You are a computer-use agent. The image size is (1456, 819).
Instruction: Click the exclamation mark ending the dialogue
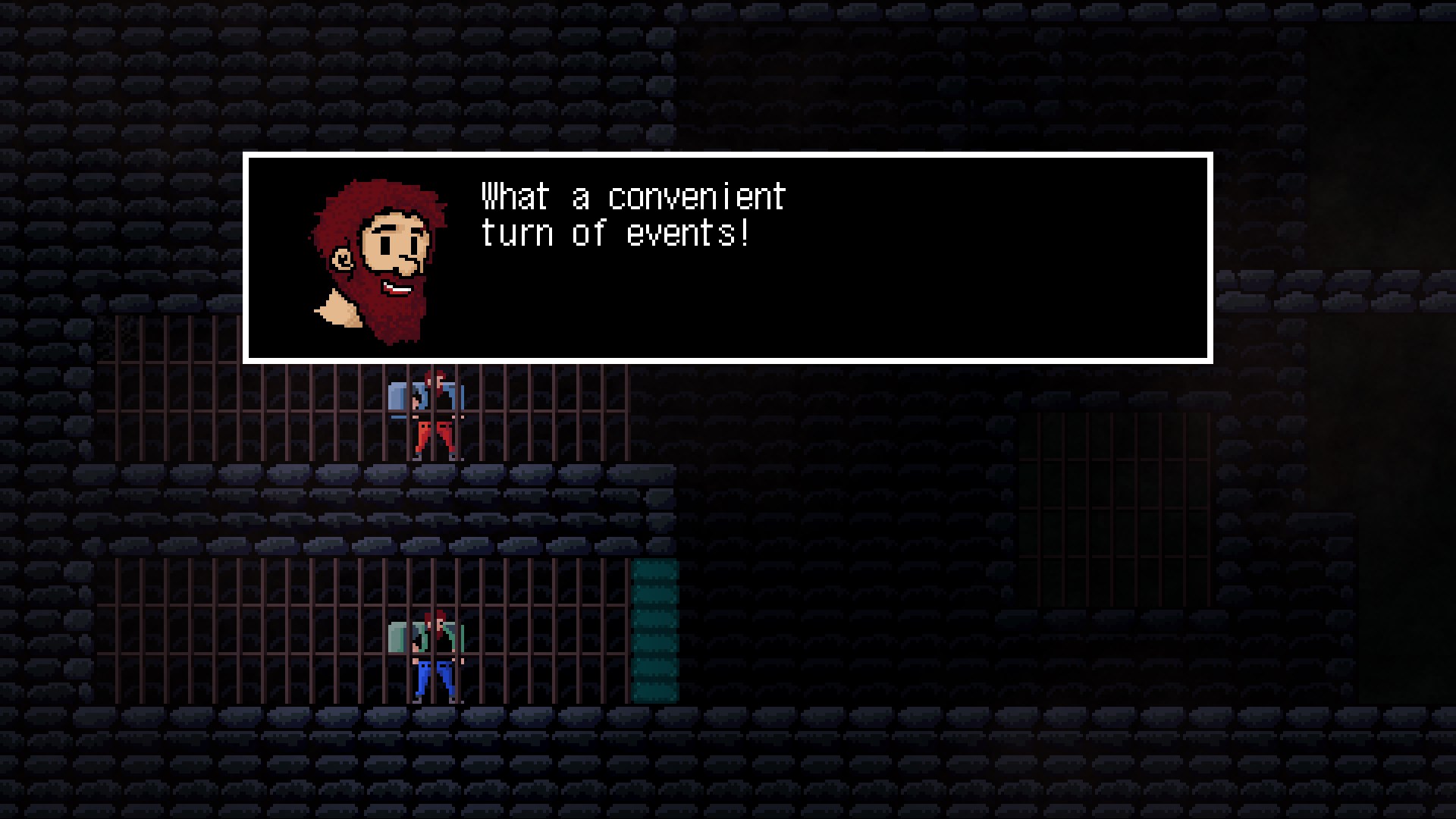(745, 233)
